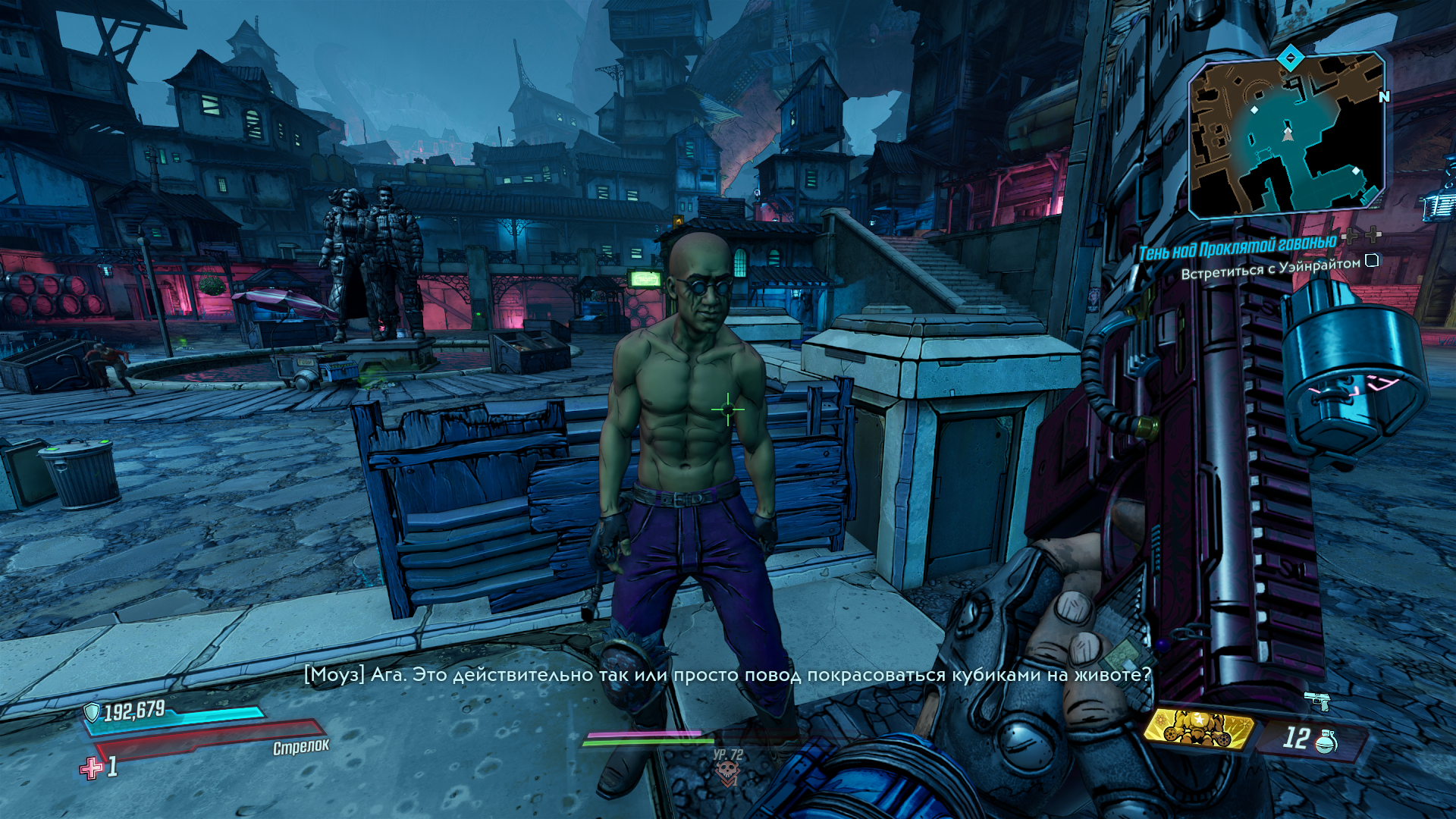Click the shield emblem next to 192,679
This screenshot has height=819, width=1456.
pyautogui.click(x=92, y=712)
